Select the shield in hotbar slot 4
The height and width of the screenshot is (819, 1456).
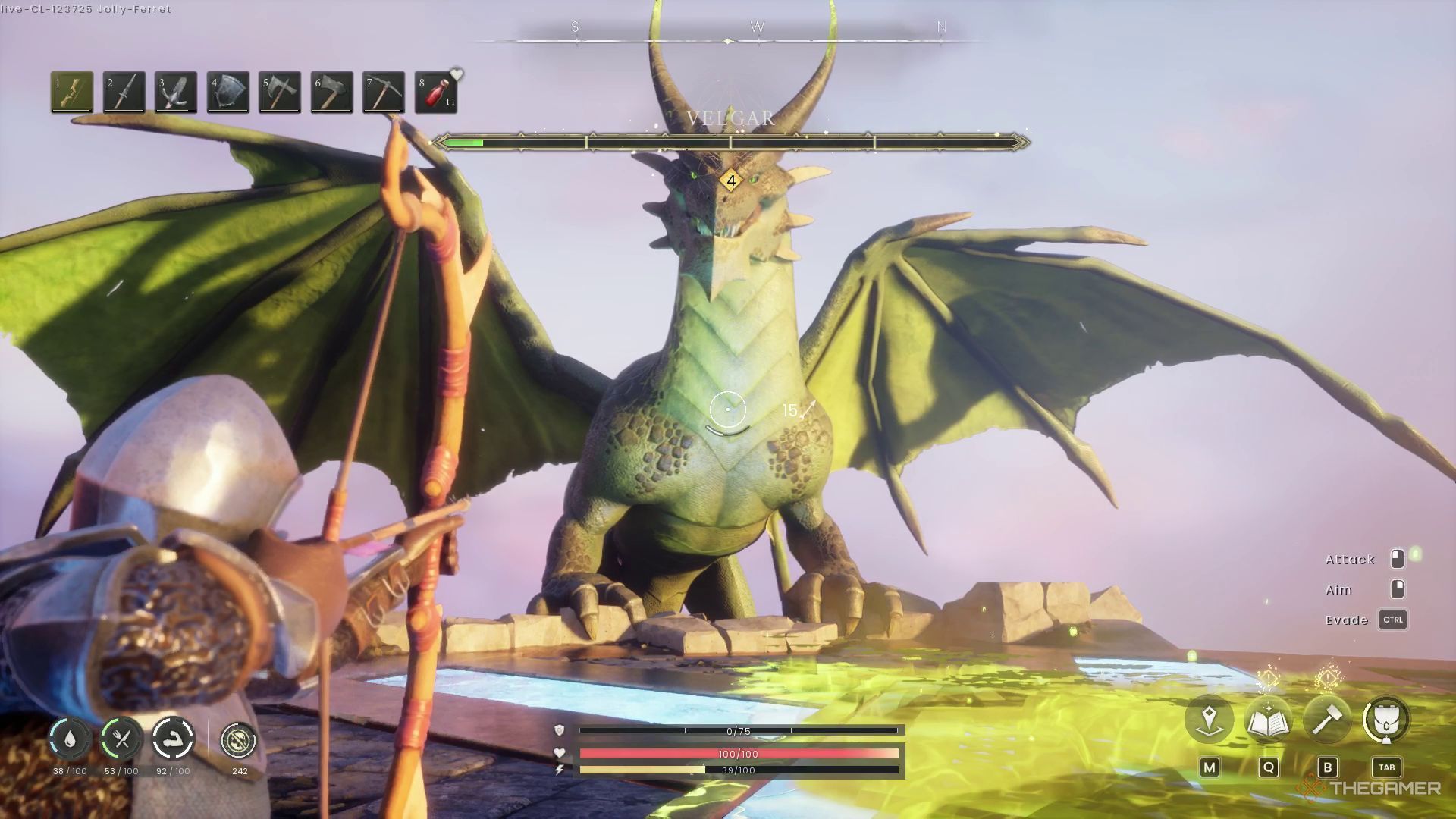pyautogui.click(x=227, y=92)
